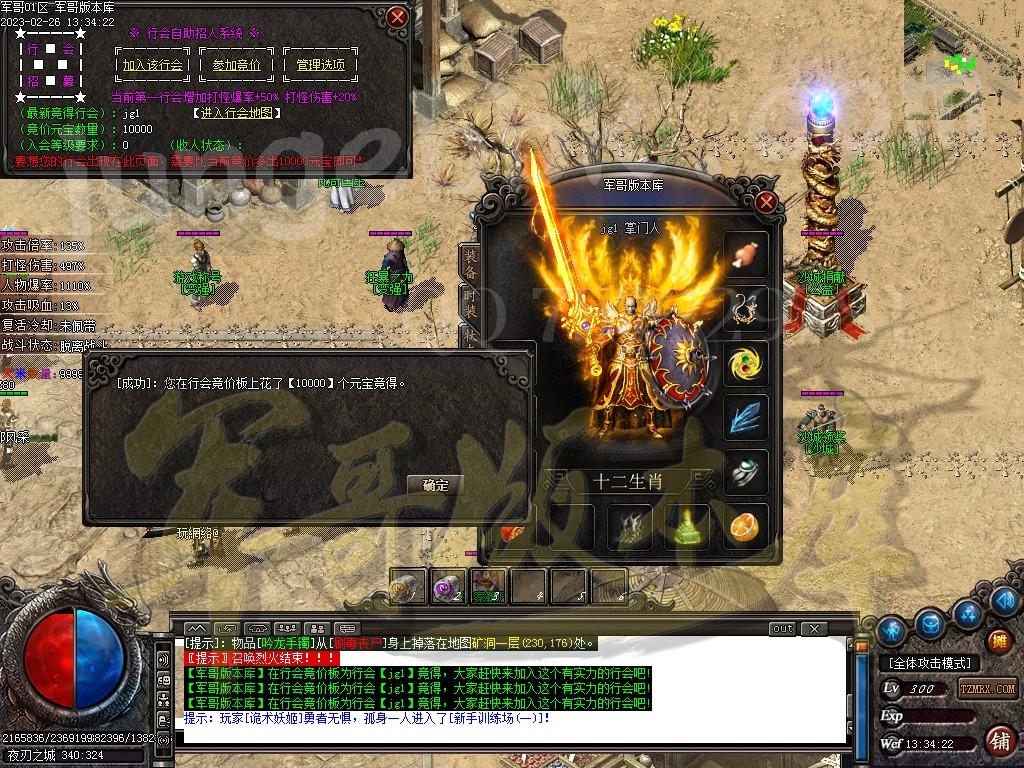Select the blue feather equipment slot
Image resolution: width=1024 pixels, height=768 pixels.
745,417
